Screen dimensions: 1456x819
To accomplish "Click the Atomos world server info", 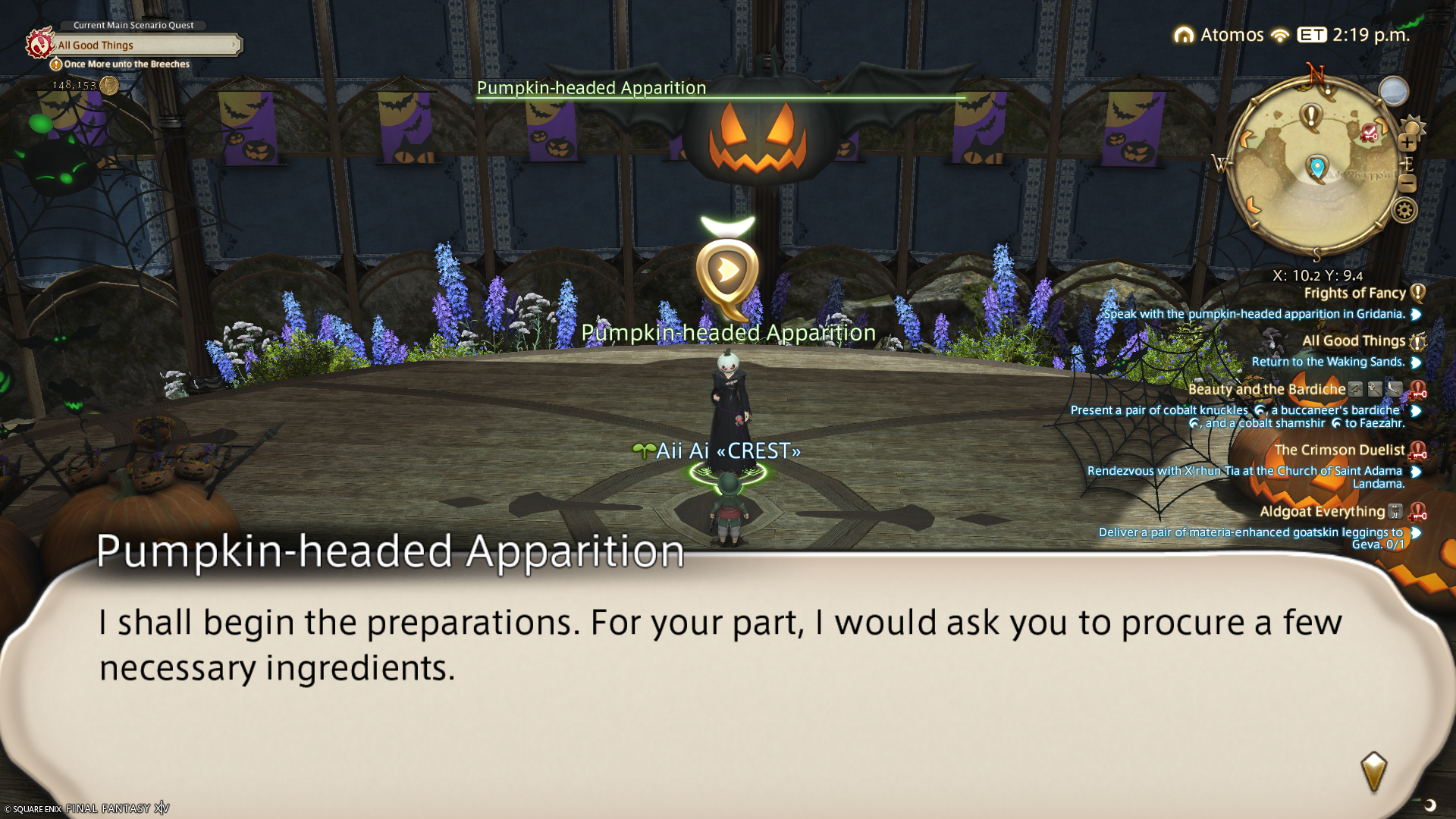I will pyautogui.click(x=1219, y=35).
